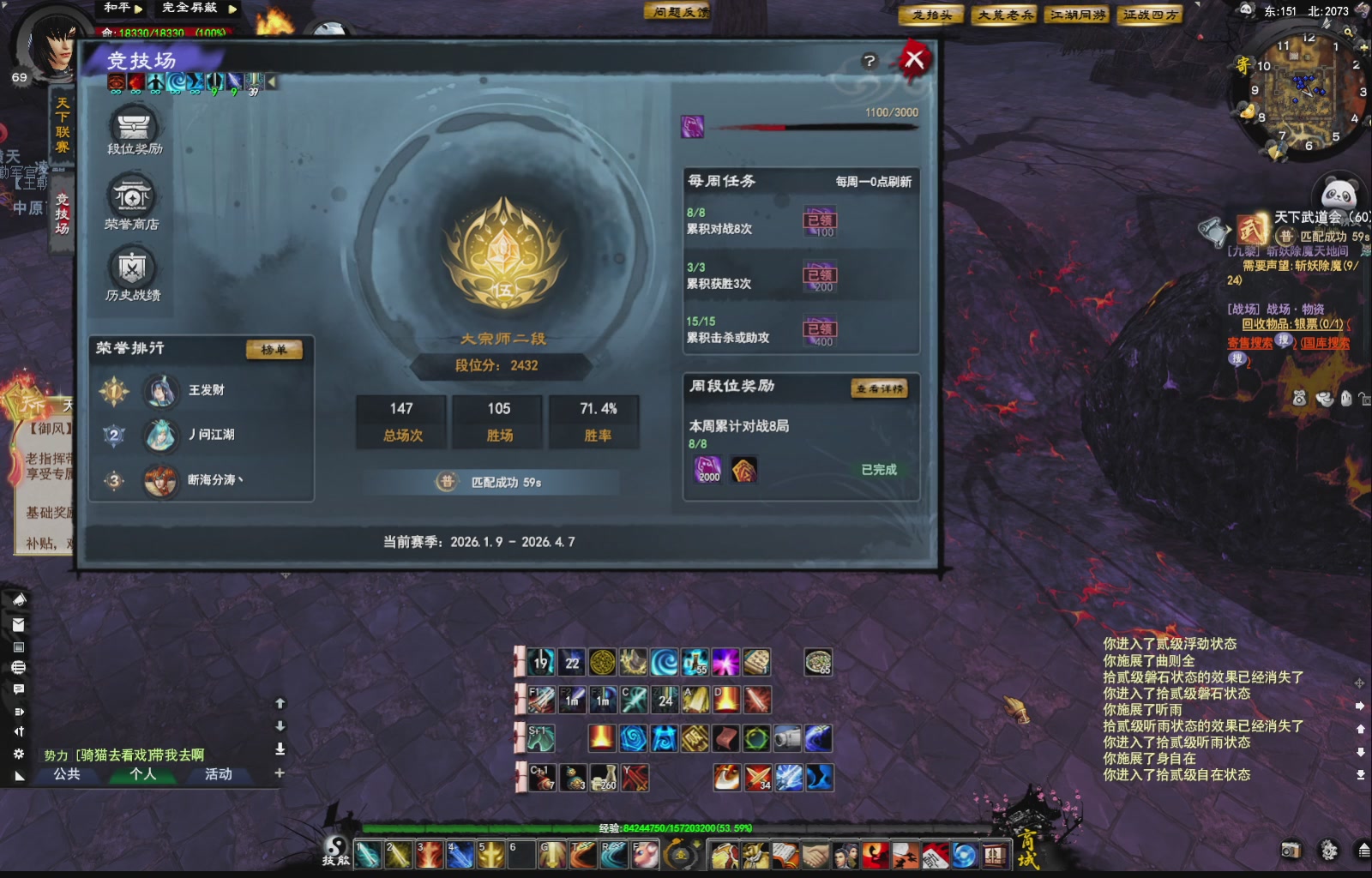Click the avatar of top-ranked player 王发财
The height and width of the screenshot is (878, 1372).
pos(162,390)
